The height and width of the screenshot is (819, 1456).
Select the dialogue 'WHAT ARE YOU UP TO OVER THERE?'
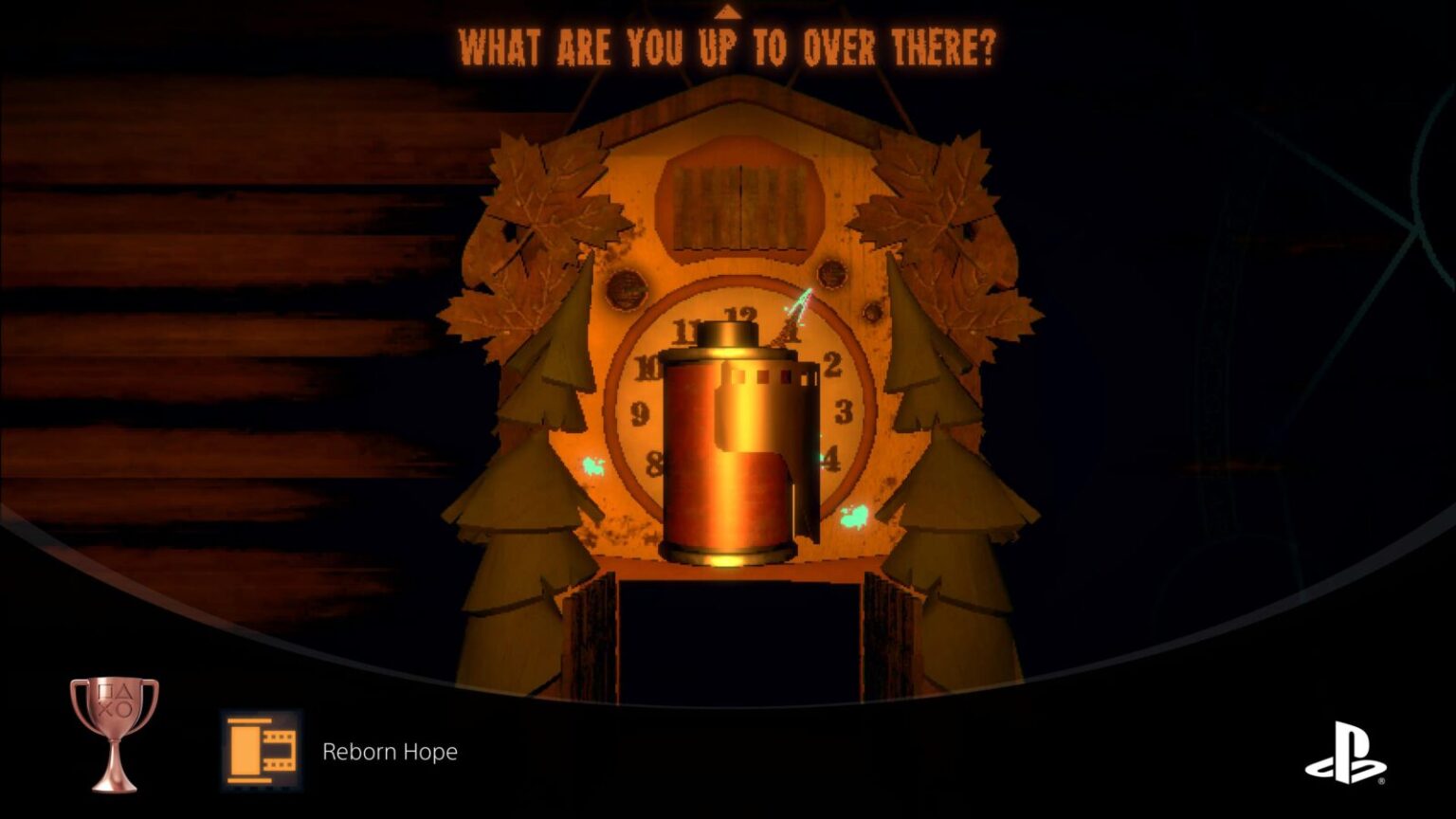pos(728,45)
